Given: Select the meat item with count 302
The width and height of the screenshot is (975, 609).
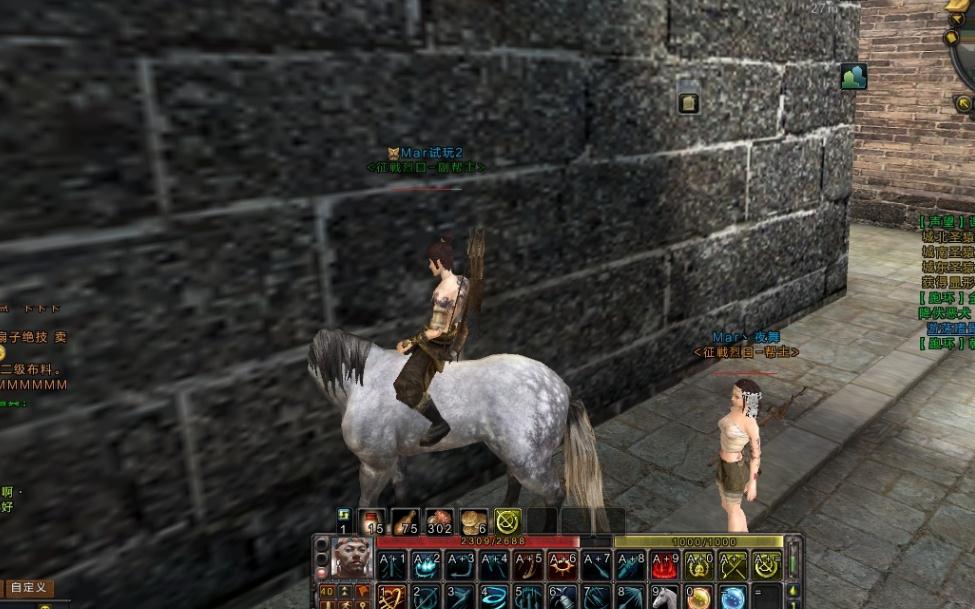Looking at the screenshot, I should 439,521.
